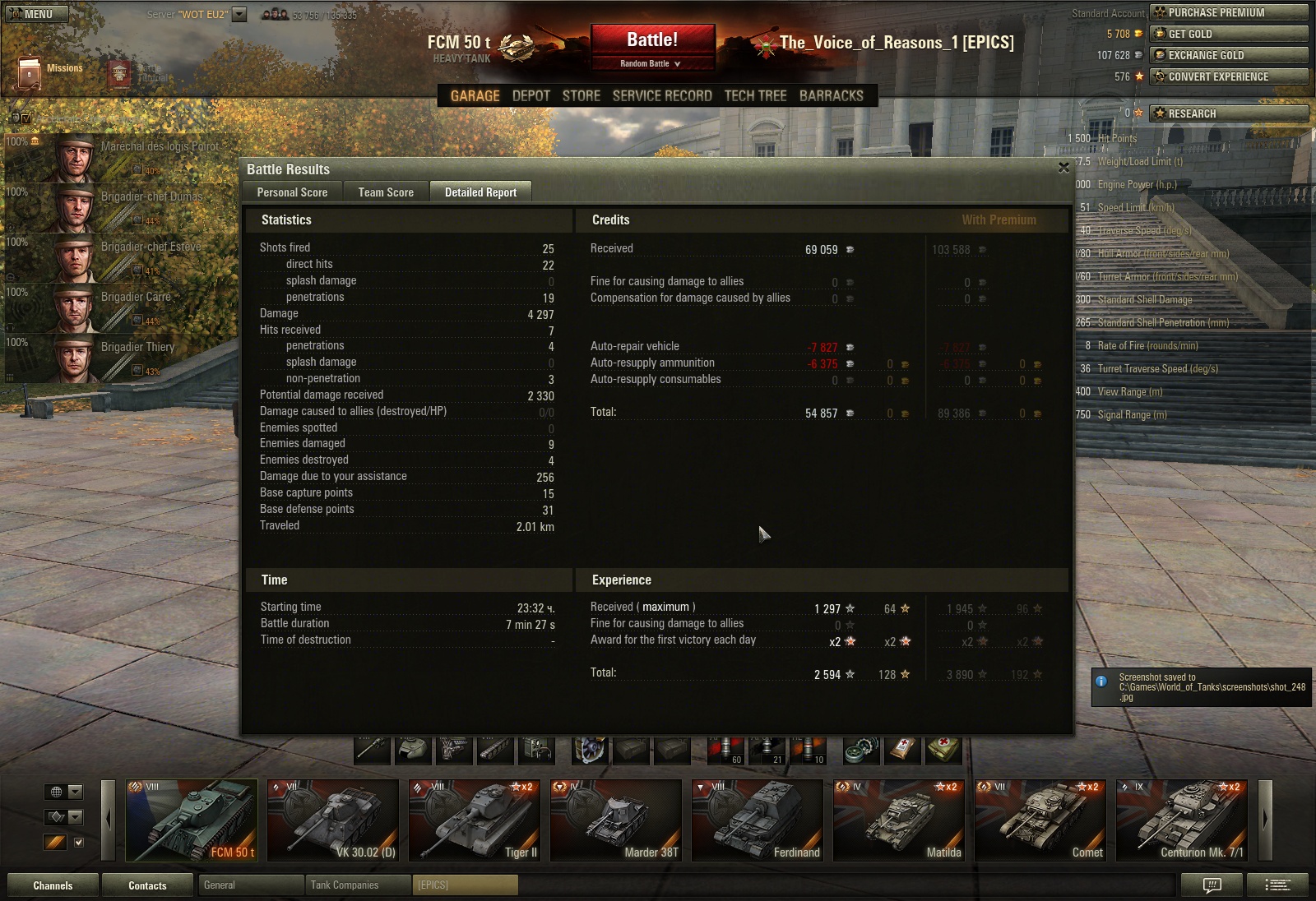Open the Store section

(581, 95)
